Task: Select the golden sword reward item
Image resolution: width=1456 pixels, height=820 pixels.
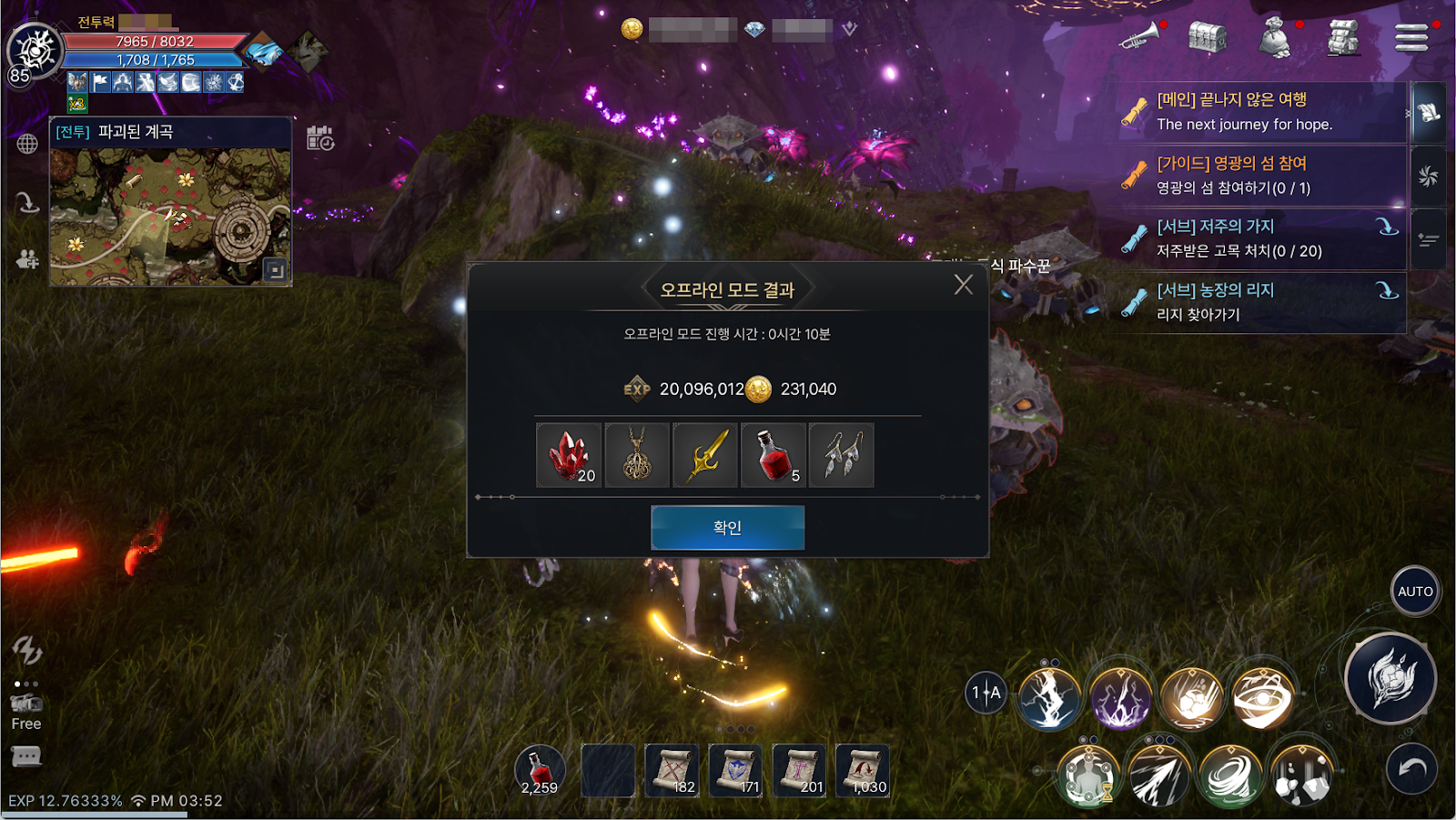Action: 705,455
